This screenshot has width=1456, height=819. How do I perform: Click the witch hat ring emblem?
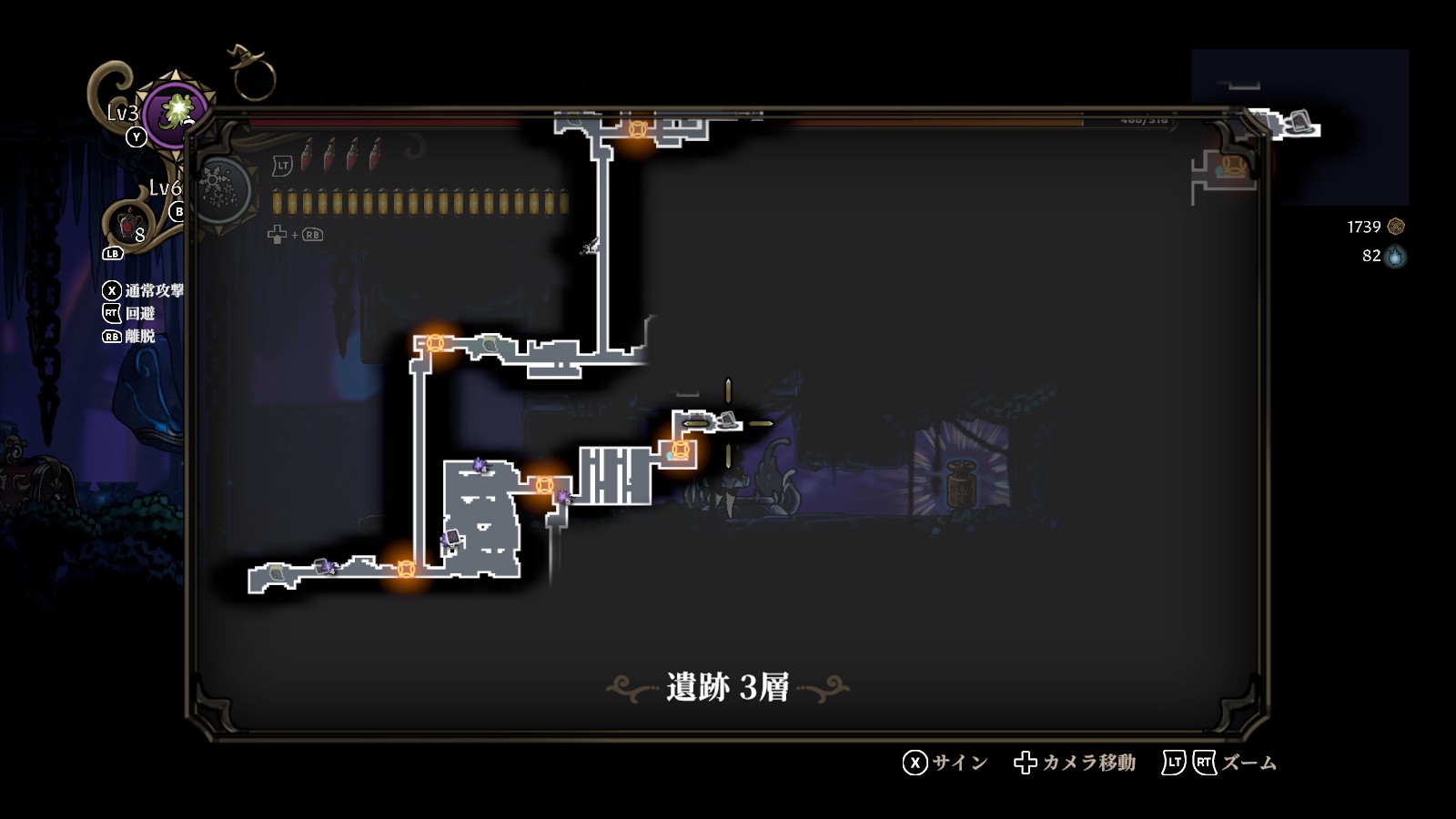(x=251, y=71)
